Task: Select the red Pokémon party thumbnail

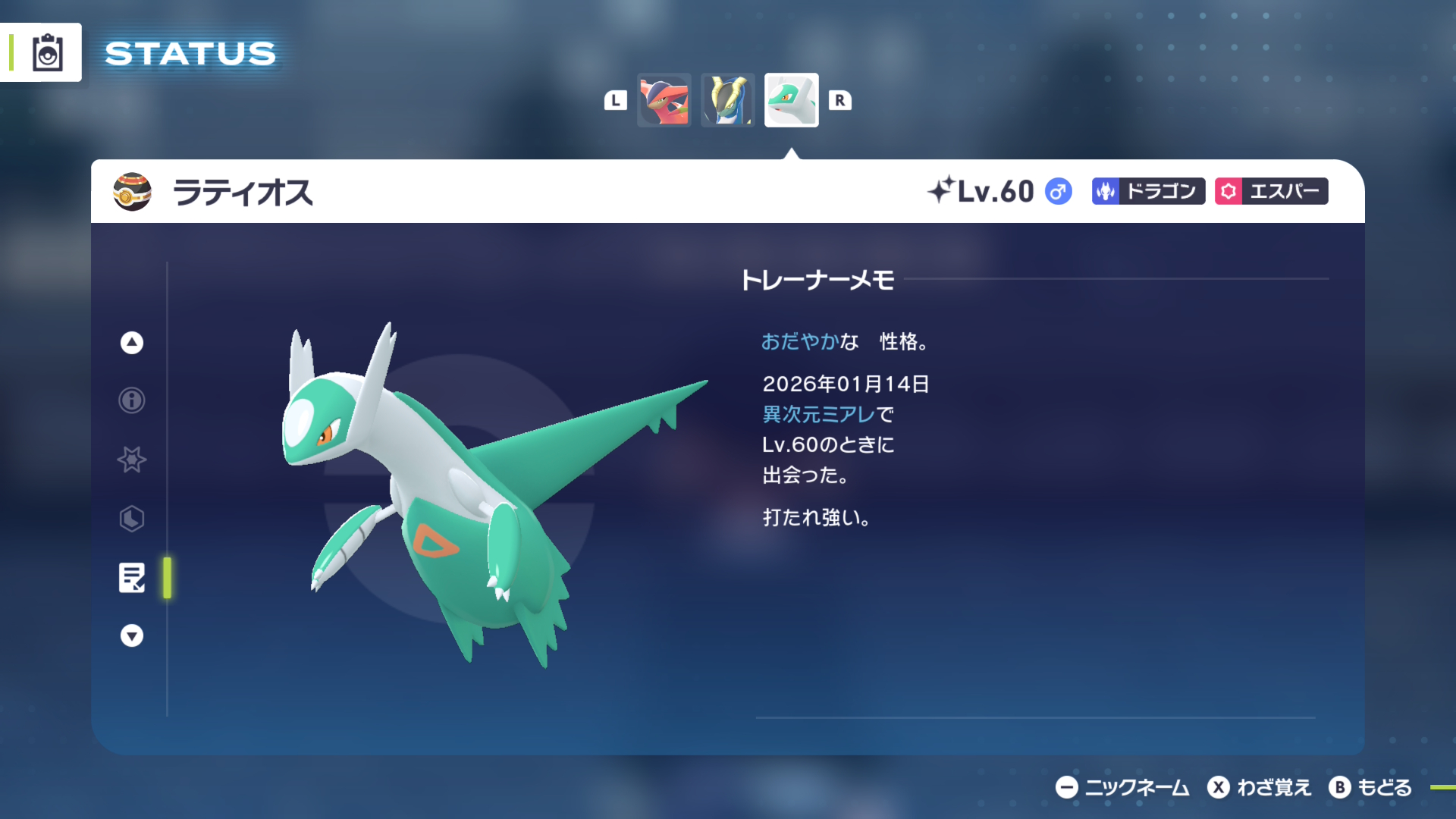Action: click(x=664, y=100)
